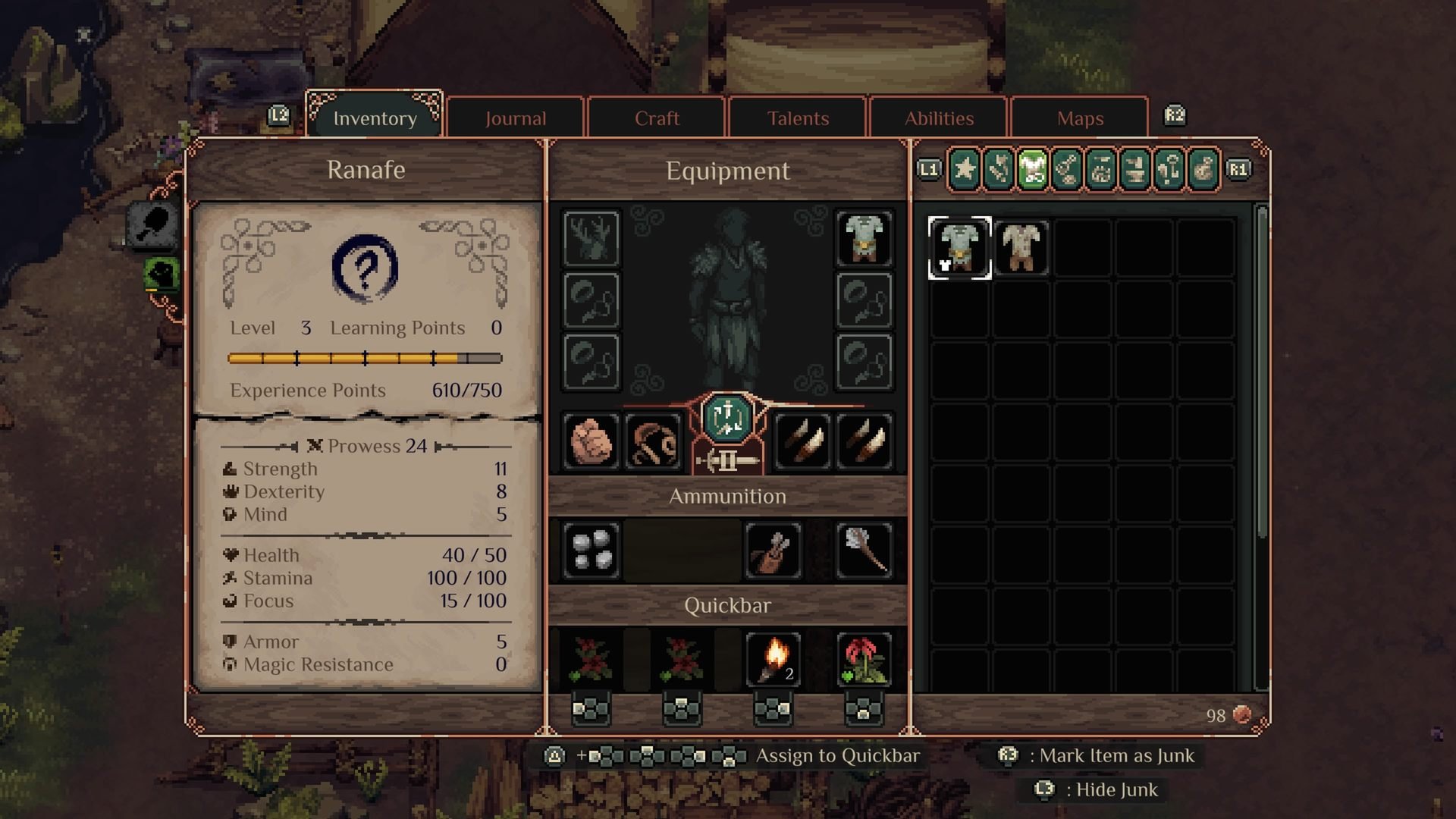Choose the key items filter
The image size is (1456, 819).
point(1169,168)
